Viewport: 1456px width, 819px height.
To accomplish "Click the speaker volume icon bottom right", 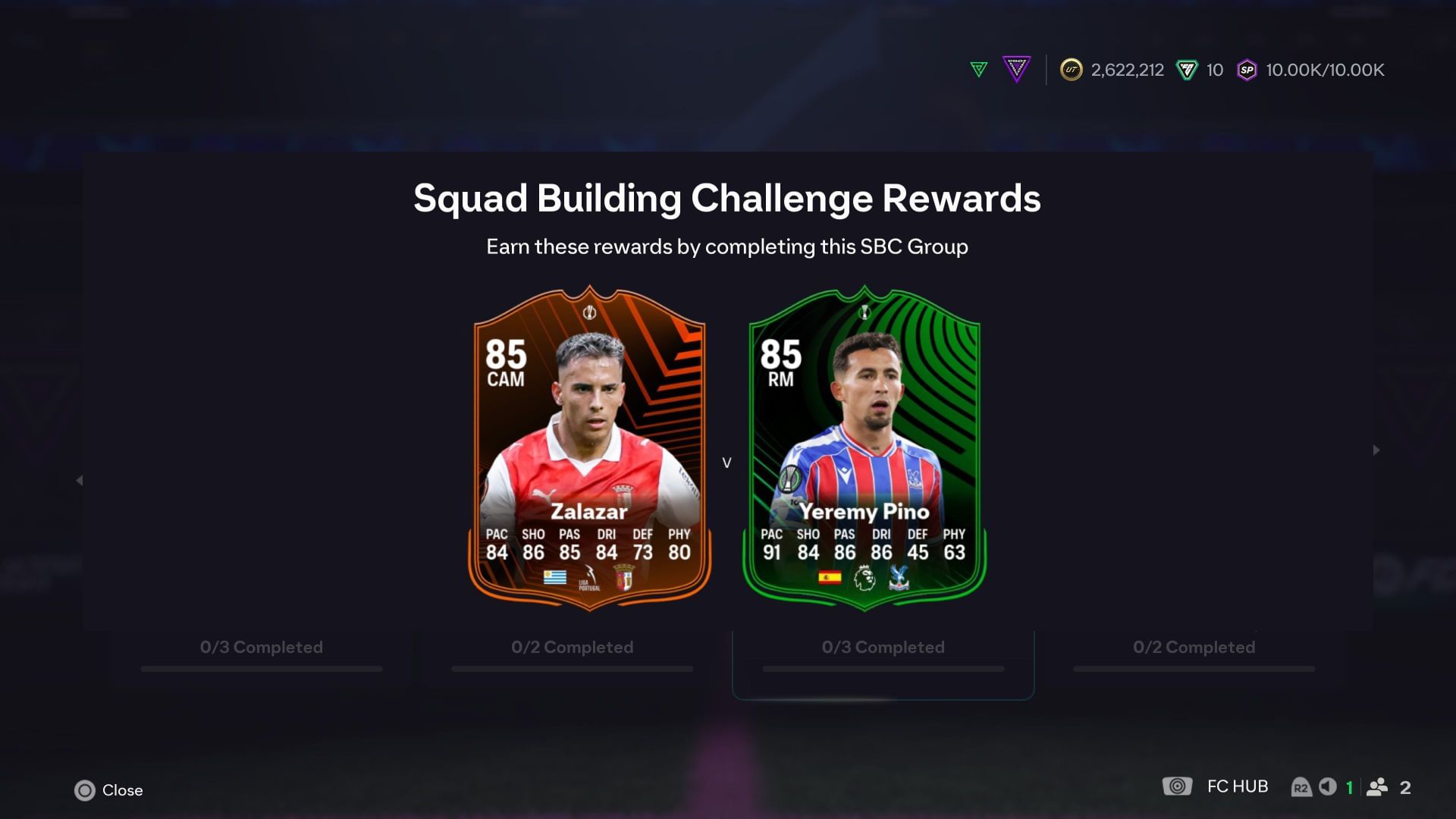I will click(x=1329, y=786).
